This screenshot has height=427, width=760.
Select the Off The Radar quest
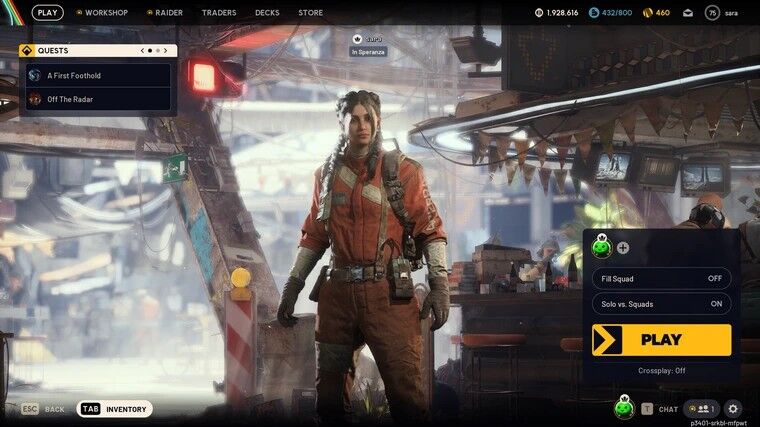click(x=98, y=99)
